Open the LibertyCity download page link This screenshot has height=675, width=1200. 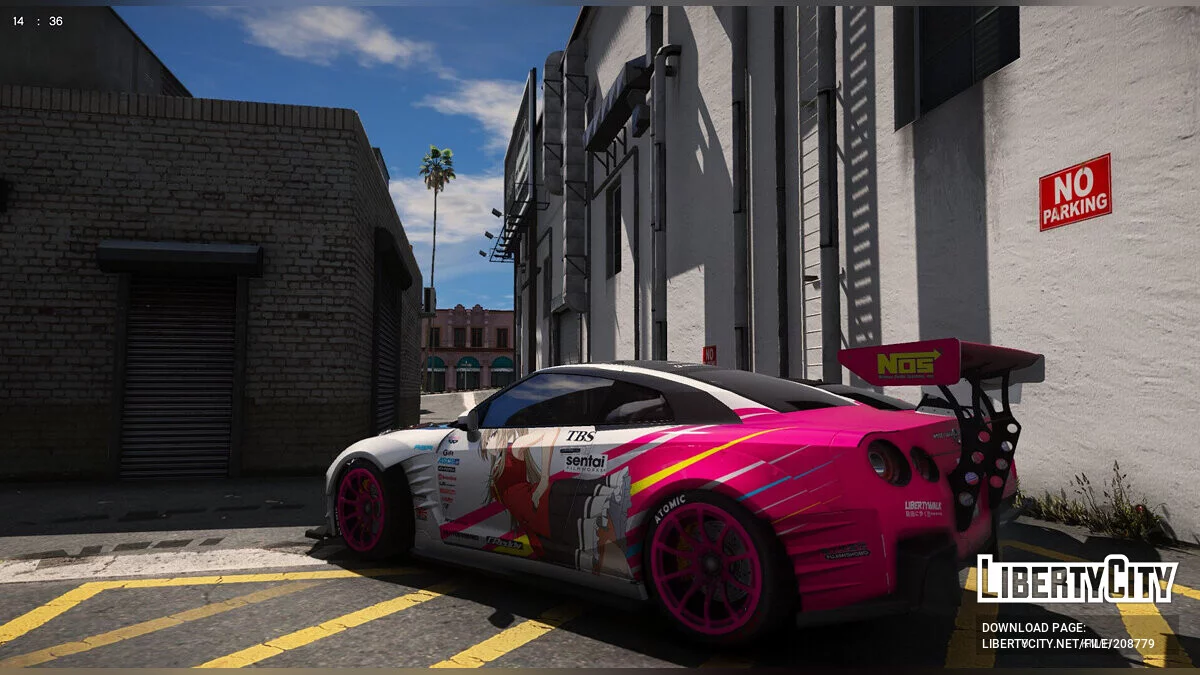tap(1067, 644)
